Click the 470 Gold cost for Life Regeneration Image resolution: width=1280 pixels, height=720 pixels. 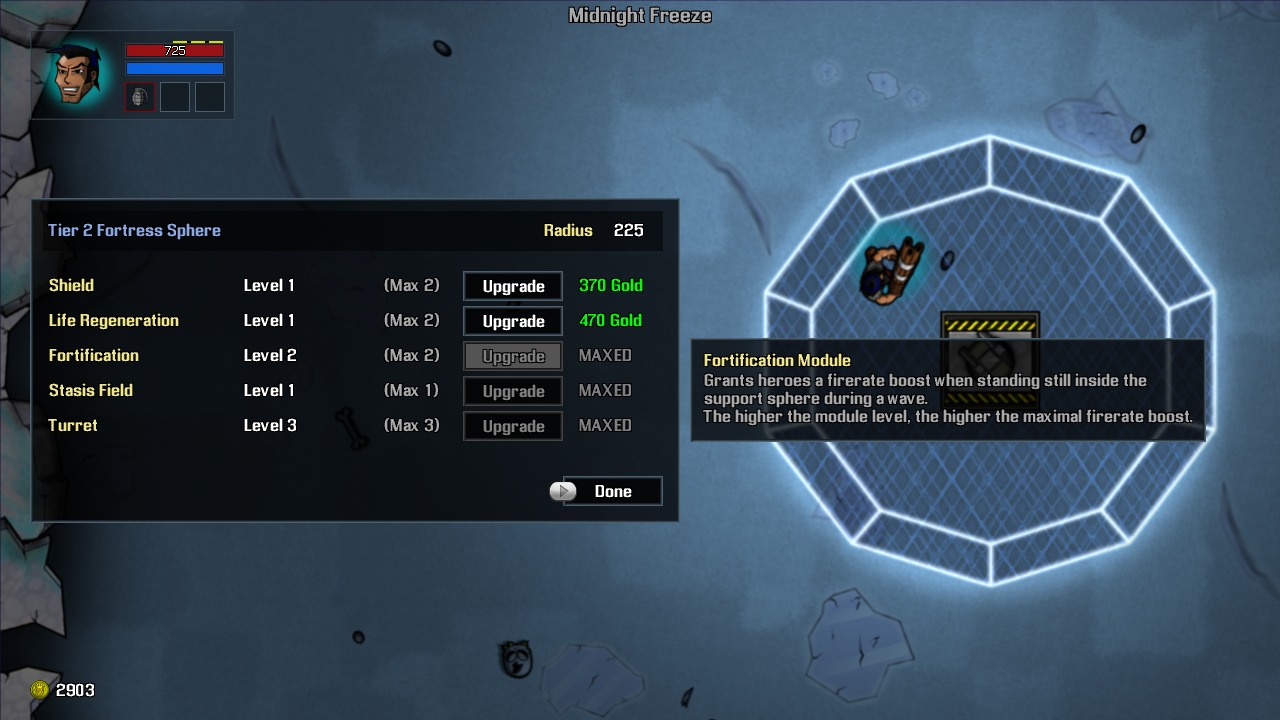click(x=610, y=320)
